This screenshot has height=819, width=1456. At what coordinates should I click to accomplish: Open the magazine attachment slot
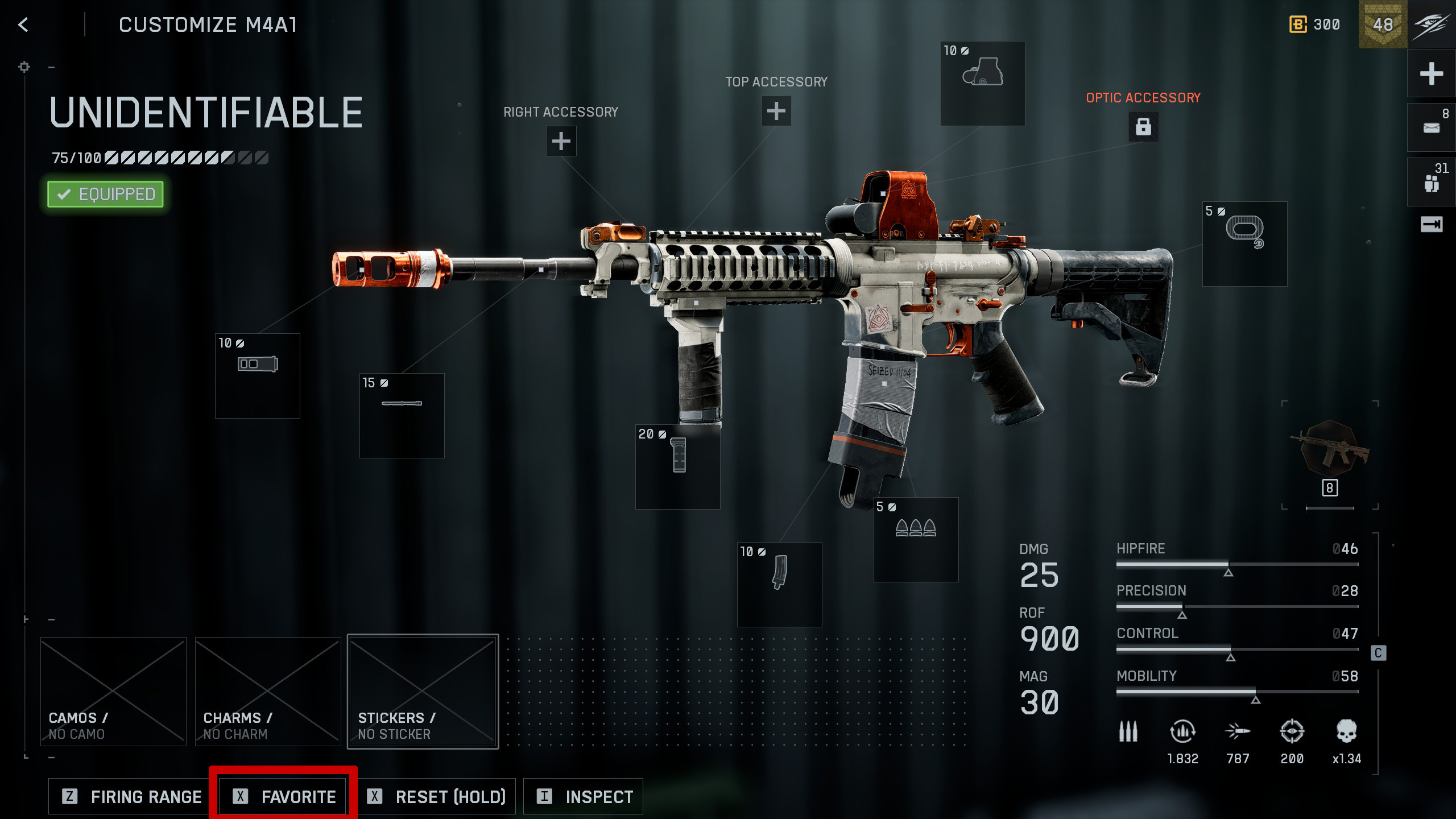[x=779, y=584]
